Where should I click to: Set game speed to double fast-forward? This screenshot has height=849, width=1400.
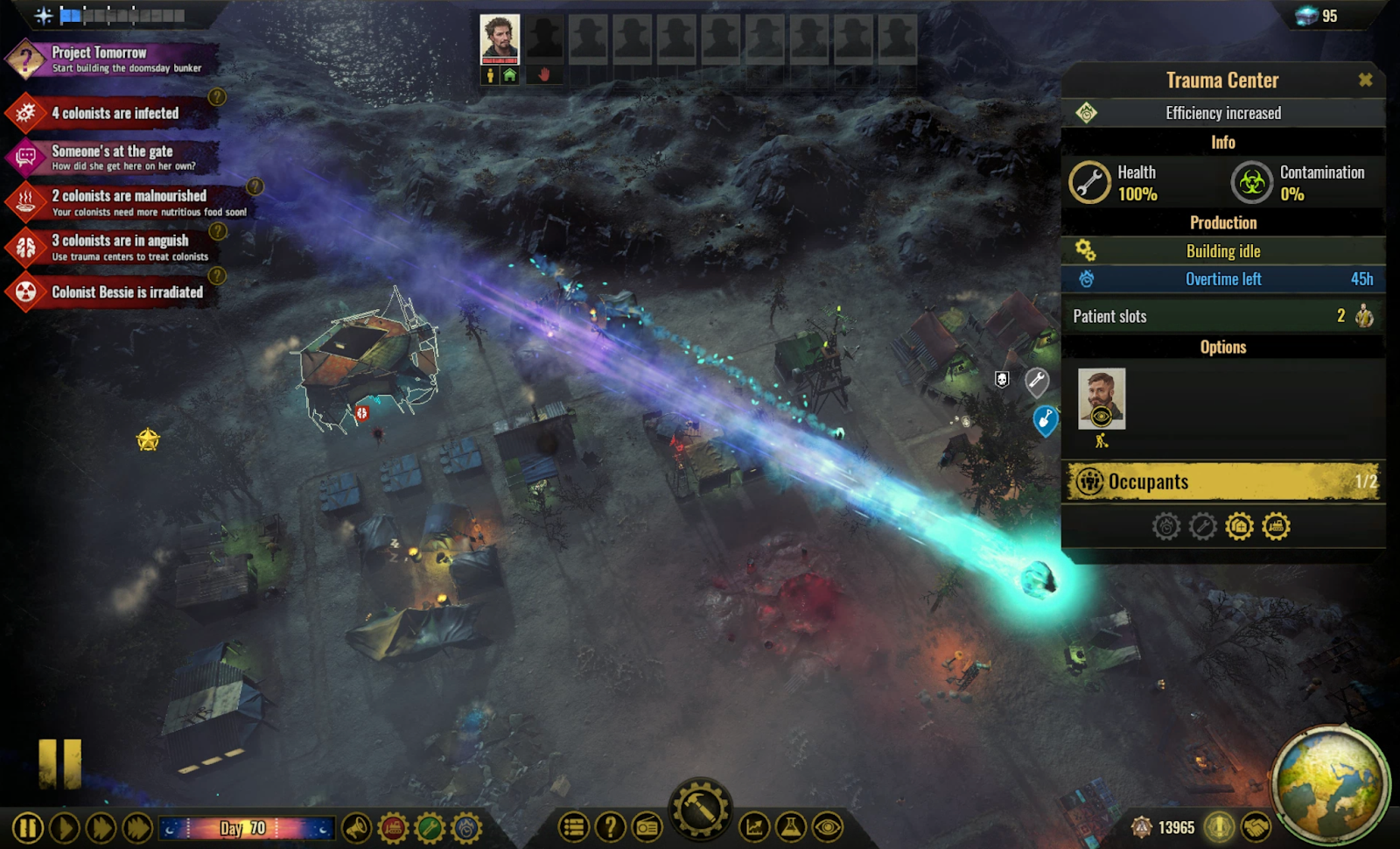click(101, 828)
